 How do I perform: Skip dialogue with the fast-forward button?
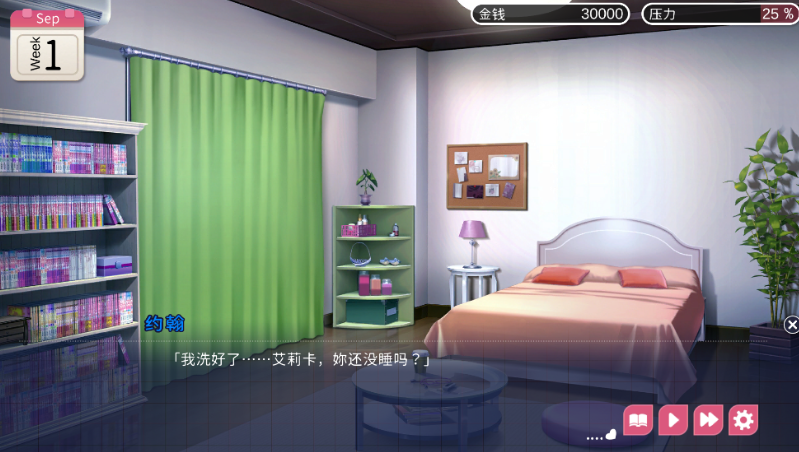point(708,420)
